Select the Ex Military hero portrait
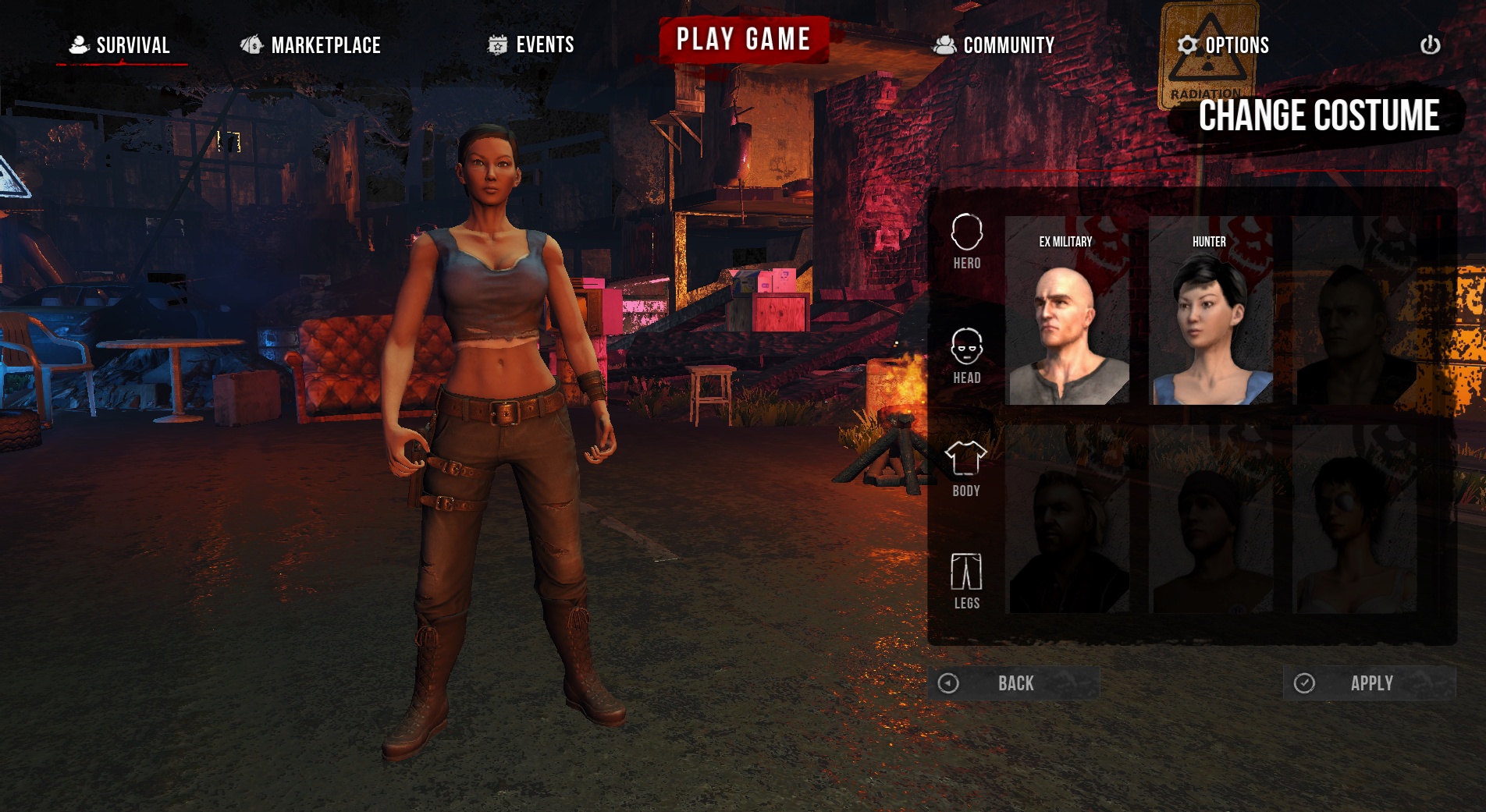Screen dimensions: 1486x812 1068,312
